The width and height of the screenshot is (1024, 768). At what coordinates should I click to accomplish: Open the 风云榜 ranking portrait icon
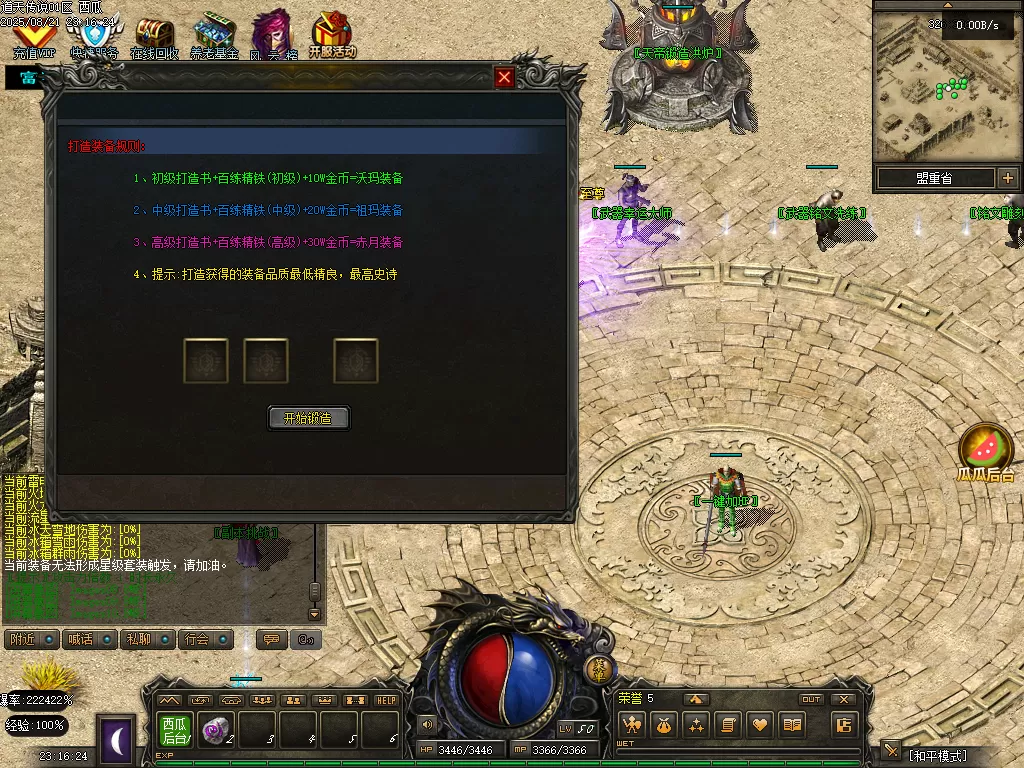tap(273, 36)
